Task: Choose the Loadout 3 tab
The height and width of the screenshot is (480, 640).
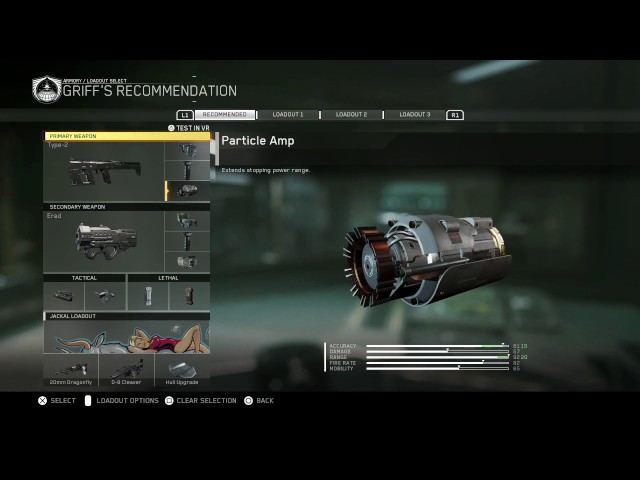Action: pyautogui.click(x=414, y=115)
